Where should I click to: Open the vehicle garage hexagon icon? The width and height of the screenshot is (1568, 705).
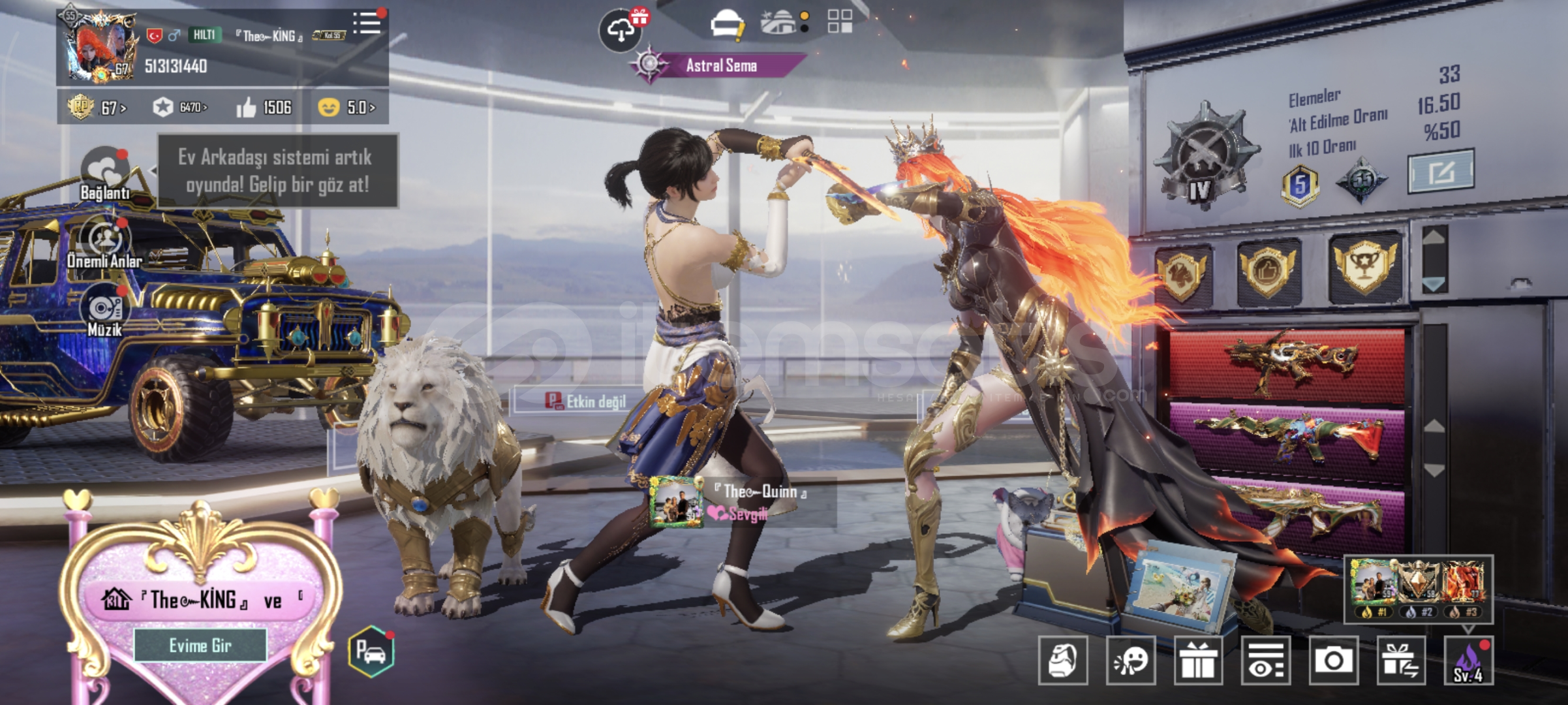click(x=371, y=651)
